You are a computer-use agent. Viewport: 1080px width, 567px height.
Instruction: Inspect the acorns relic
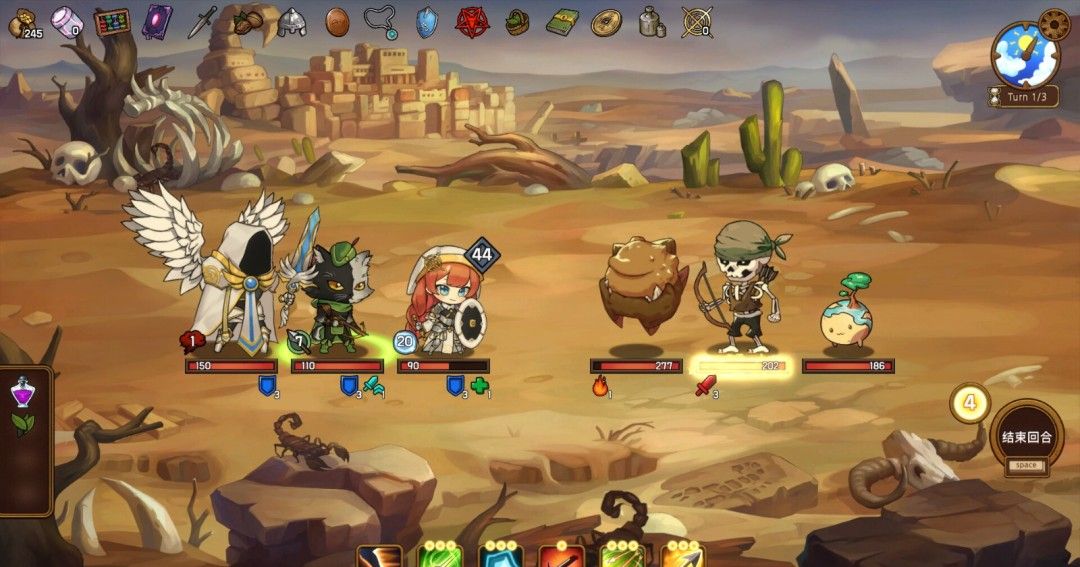click(247, 21)
